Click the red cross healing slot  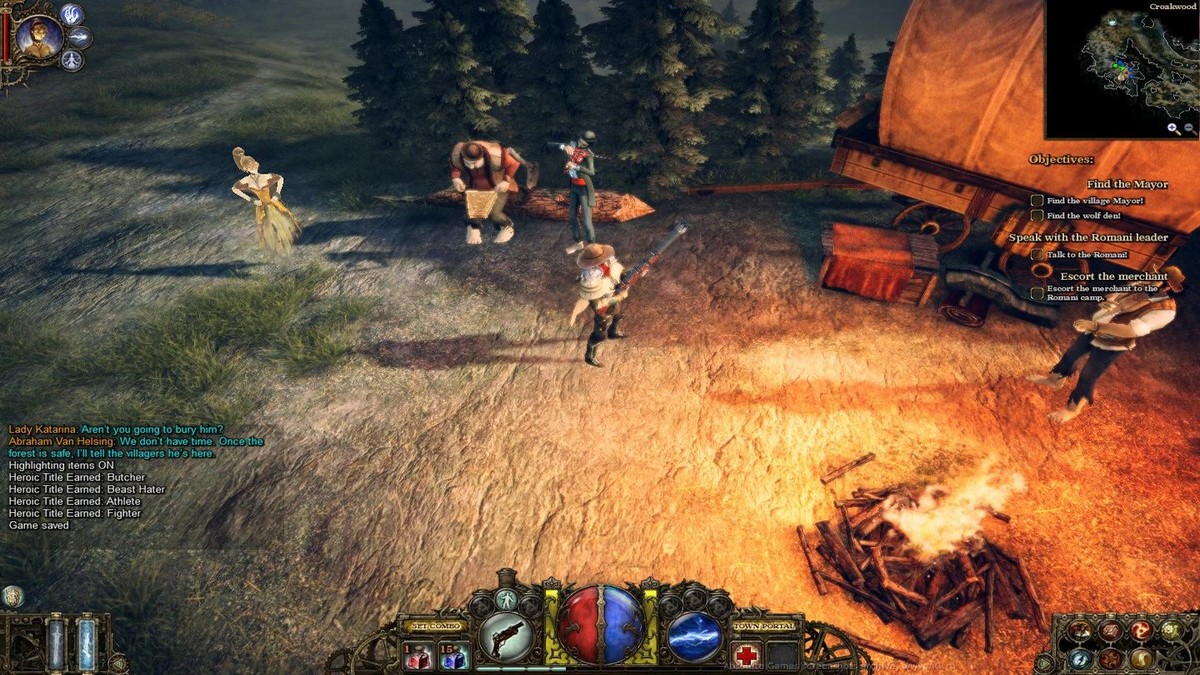click(747, 654)
